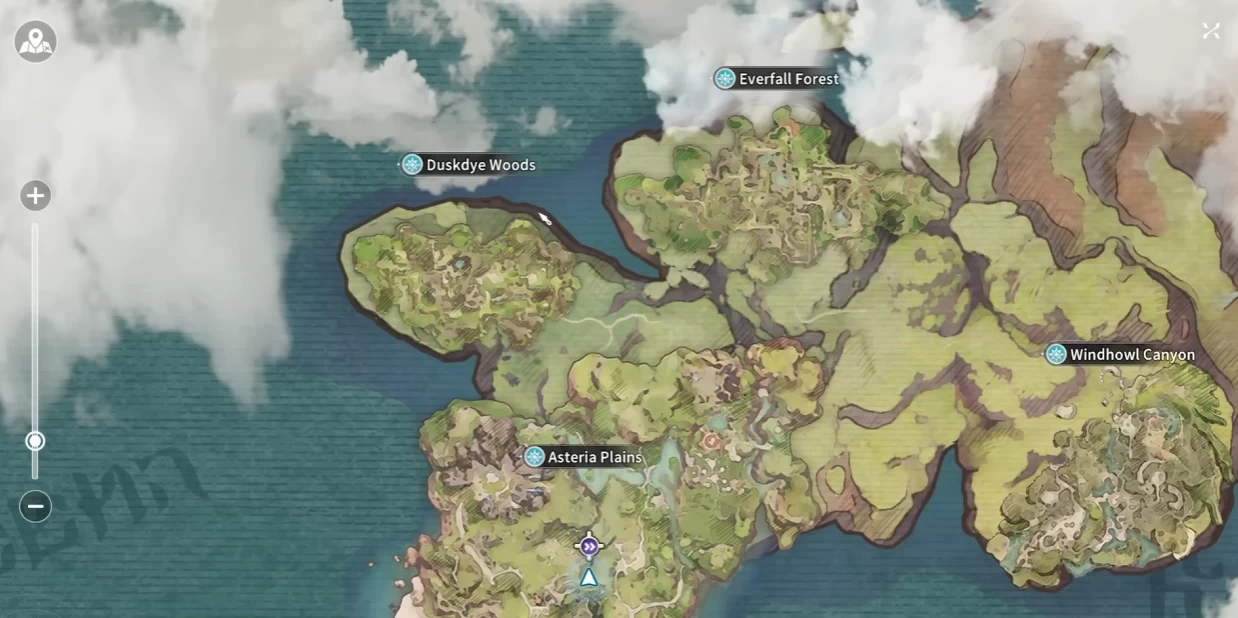Open the map marker menu icon
1238x618 pixels.
point(35,42)
